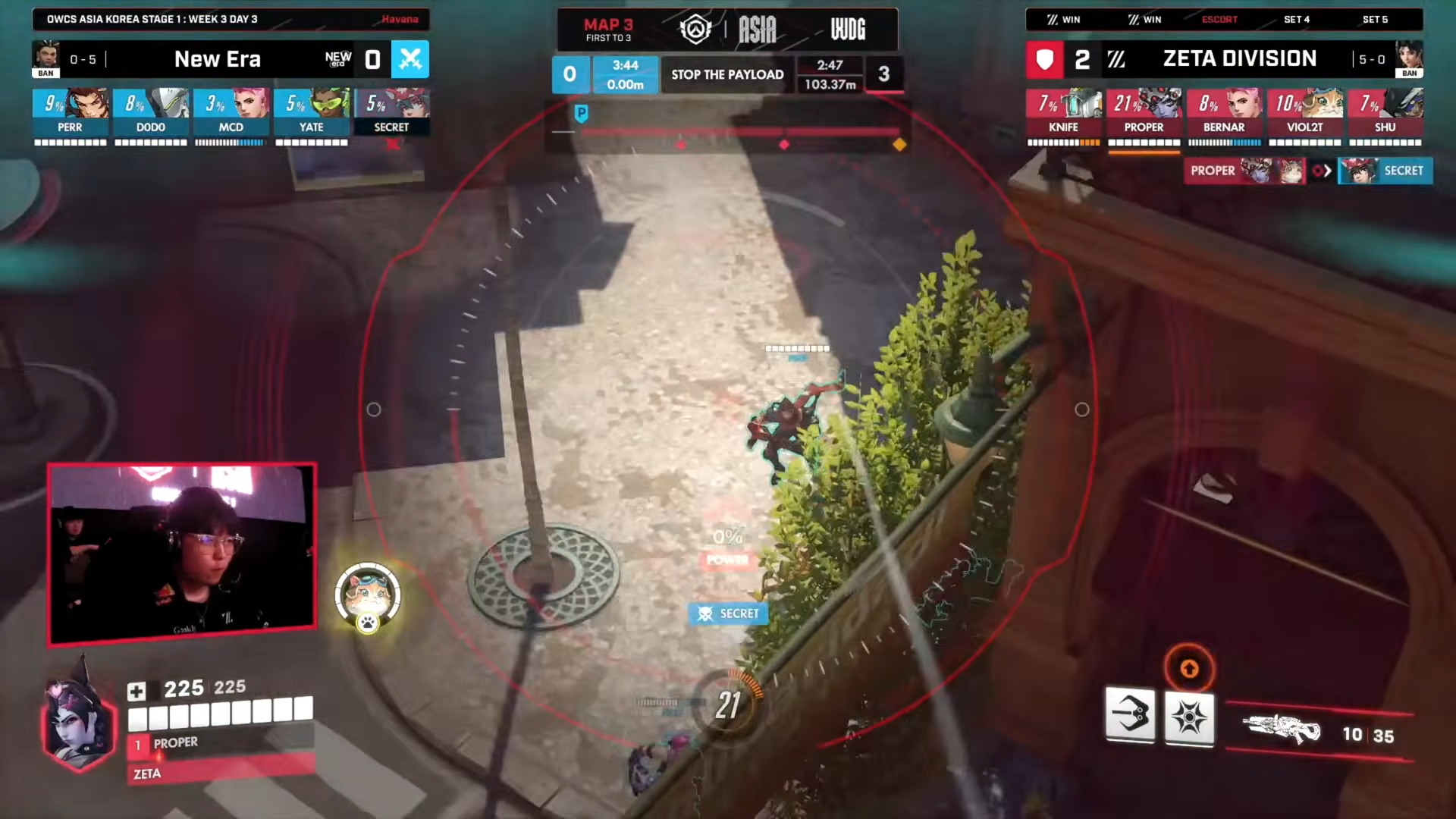The height and width of the screenshot is (819, 1456).
Task: Select KNIFE's player card
Action: [1063, 112]
